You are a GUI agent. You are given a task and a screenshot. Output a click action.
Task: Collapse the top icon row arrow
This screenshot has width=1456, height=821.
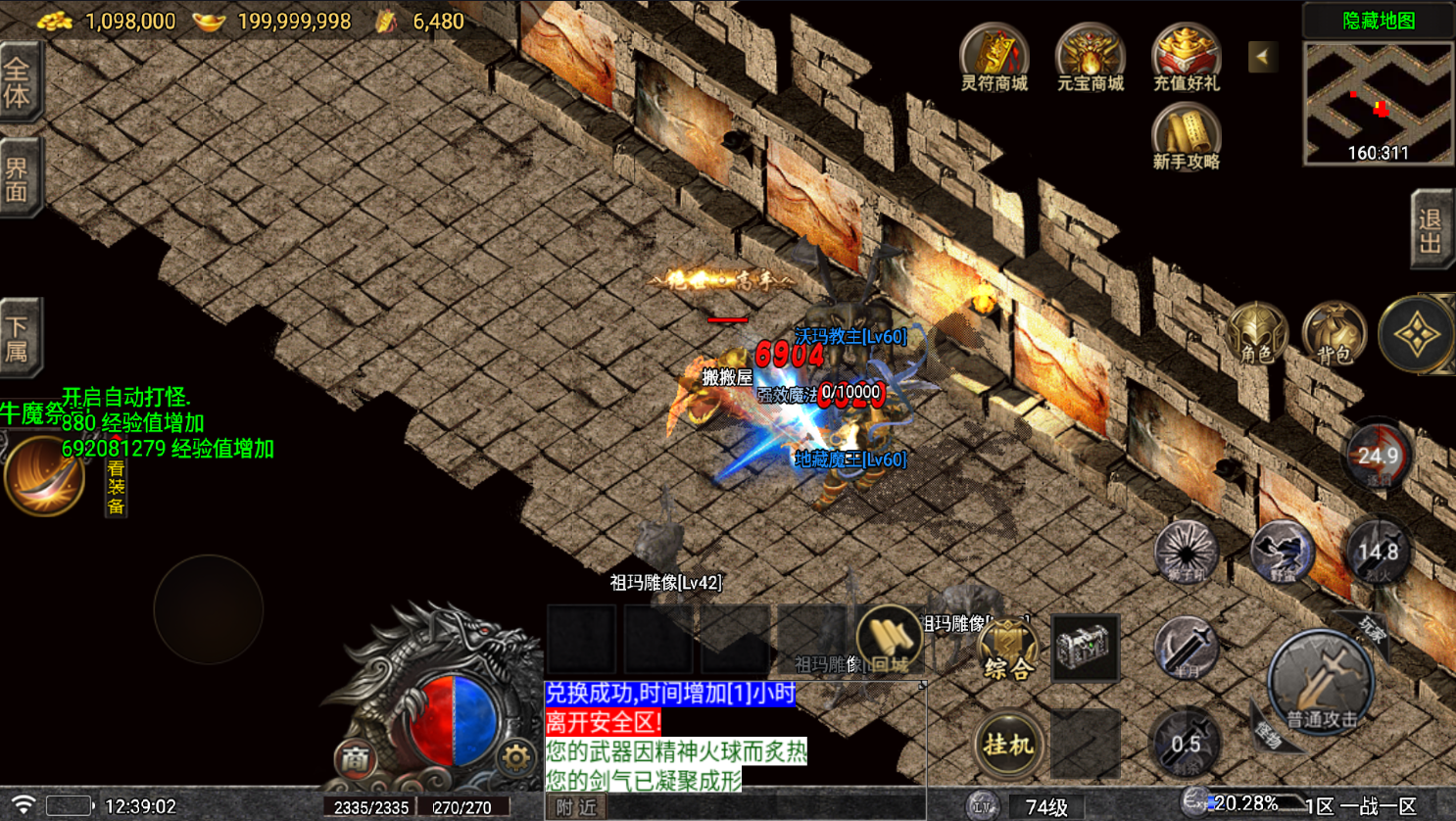click(1262, 57)
